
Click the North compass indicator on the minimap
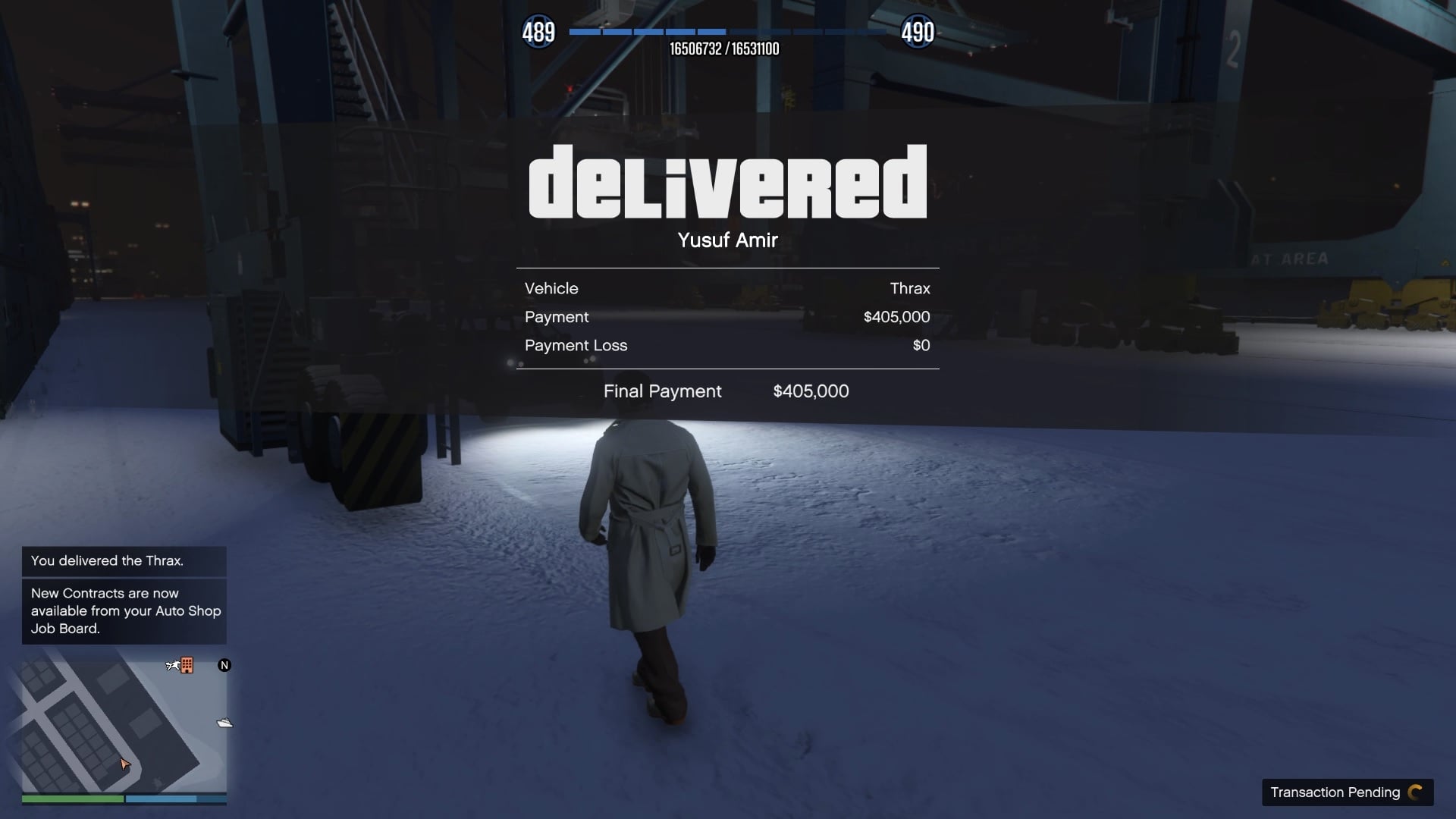(x=224, y=665)
